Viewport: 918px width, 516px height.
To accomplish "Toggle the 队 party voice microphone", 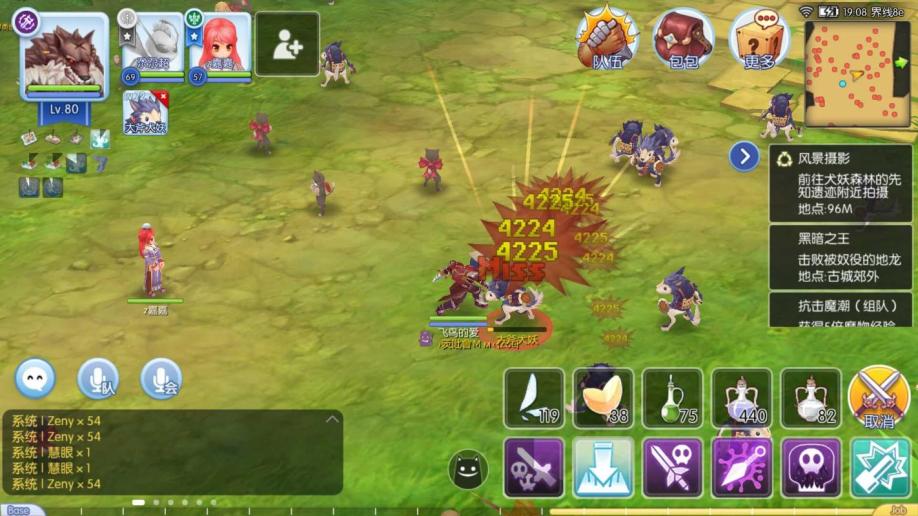I will pos(99,379).
